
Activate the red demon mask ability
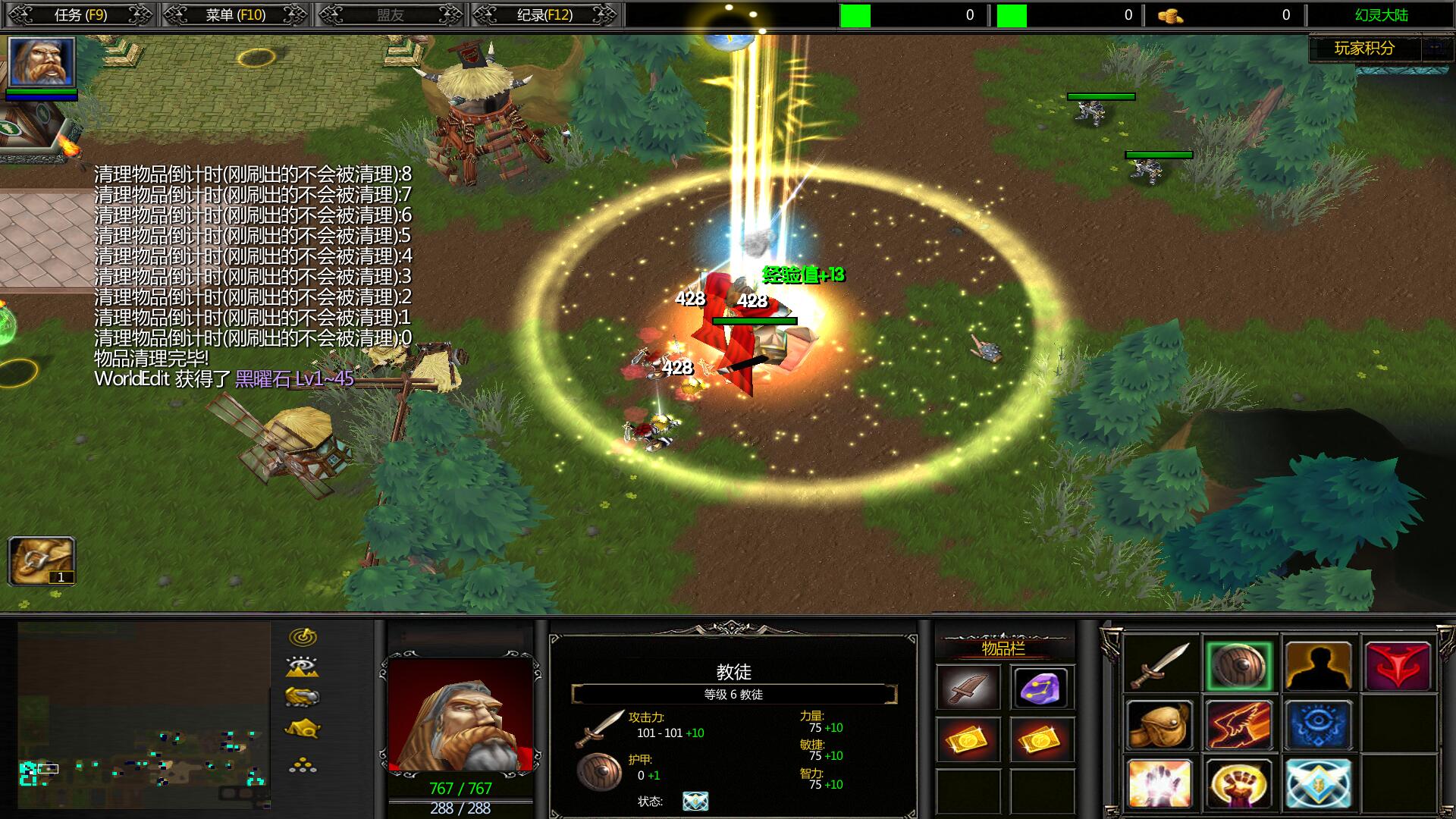pyautogui.click(x=1398, y=666)
